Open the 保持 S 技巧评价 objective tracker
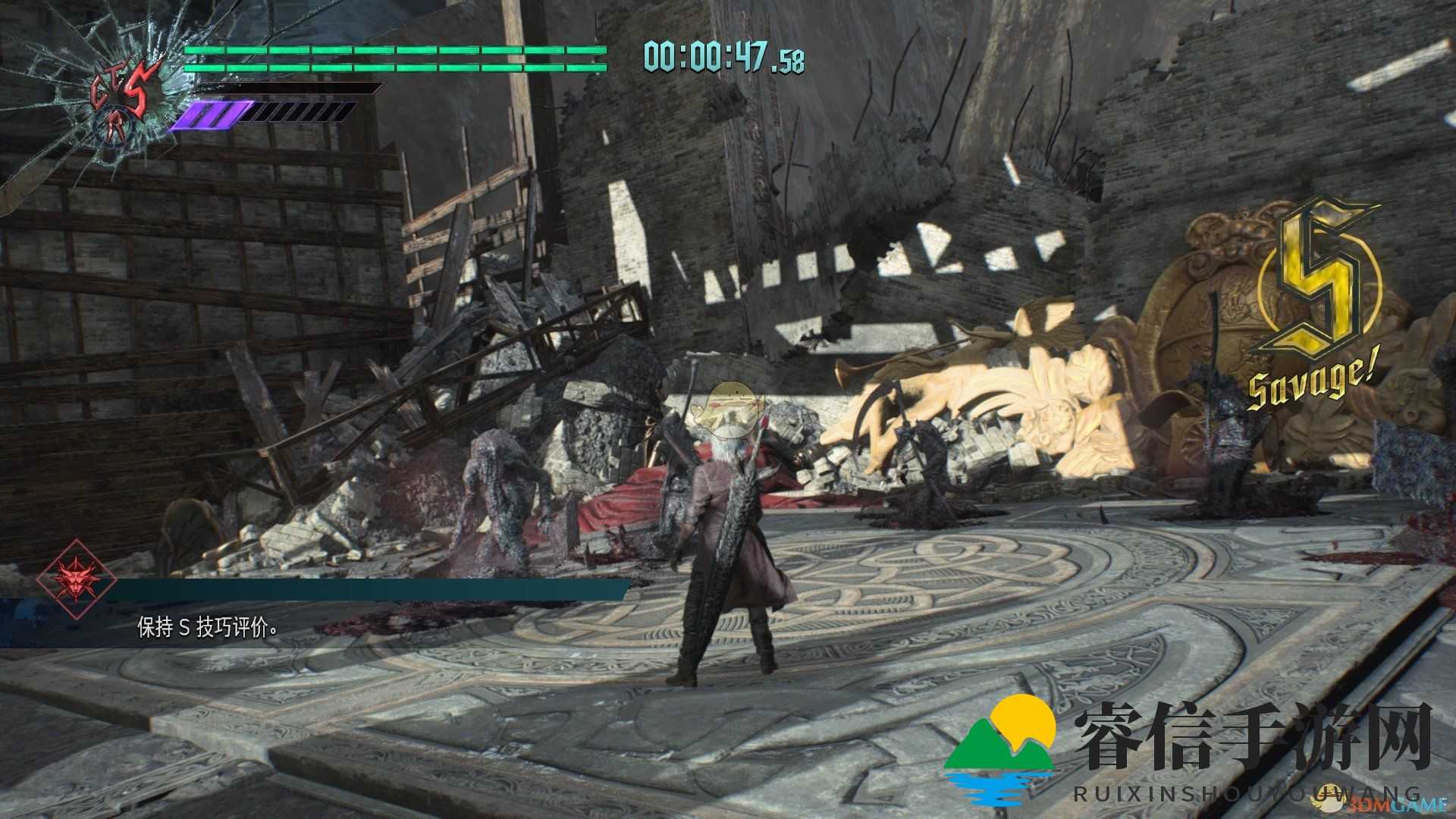The height and width of the screenshot is (819, 1456). [206, 628]
